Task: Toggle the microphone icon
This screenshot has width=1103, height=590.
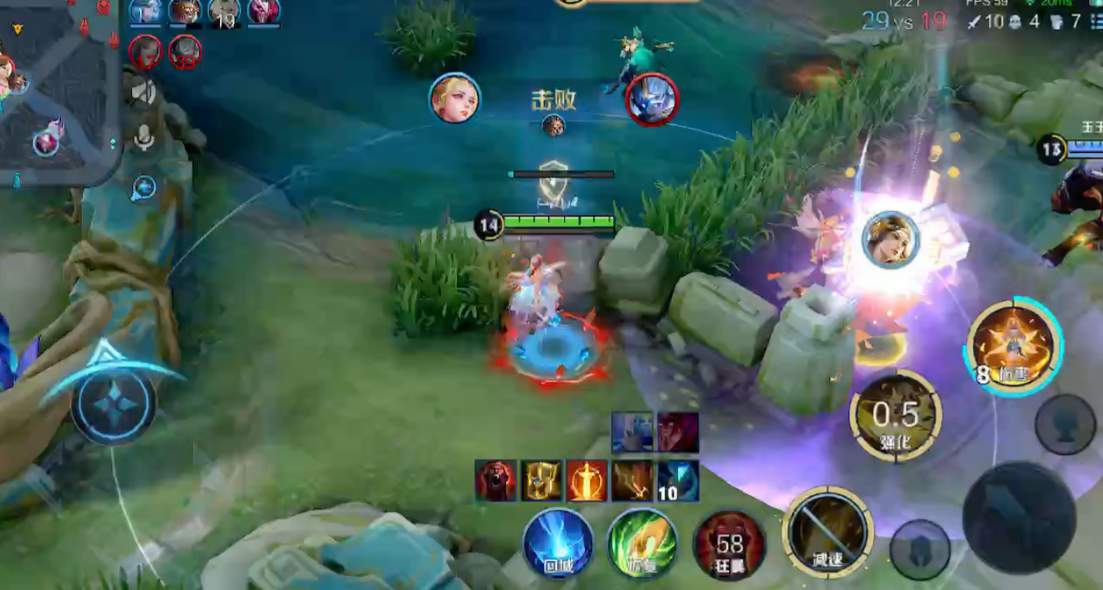Action: (x=144, y=138)
